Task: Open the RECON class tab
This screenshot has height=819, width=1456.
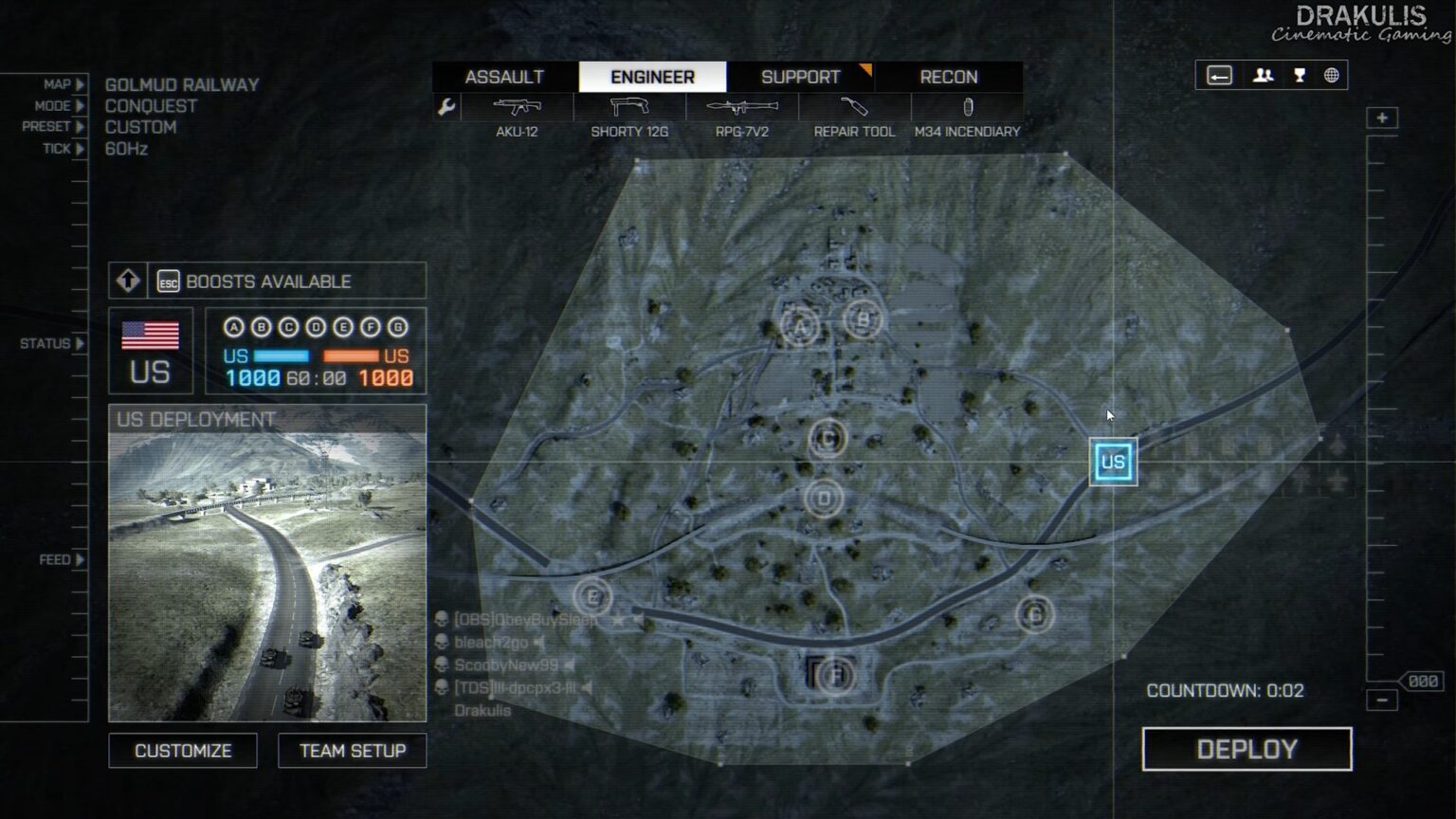Action: 947,77
